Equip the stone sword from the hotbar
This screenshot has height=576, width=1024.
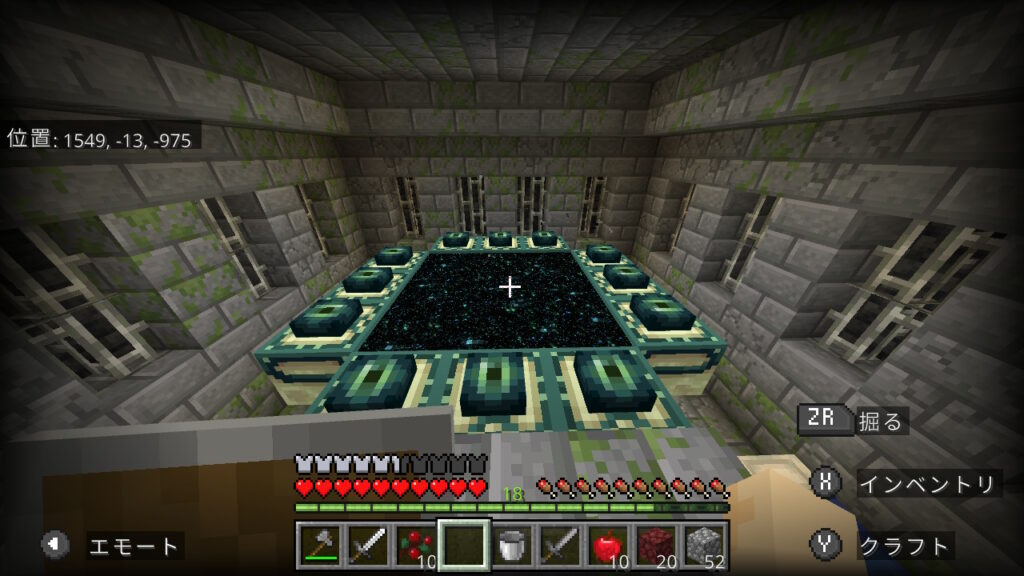coord(559,546)
